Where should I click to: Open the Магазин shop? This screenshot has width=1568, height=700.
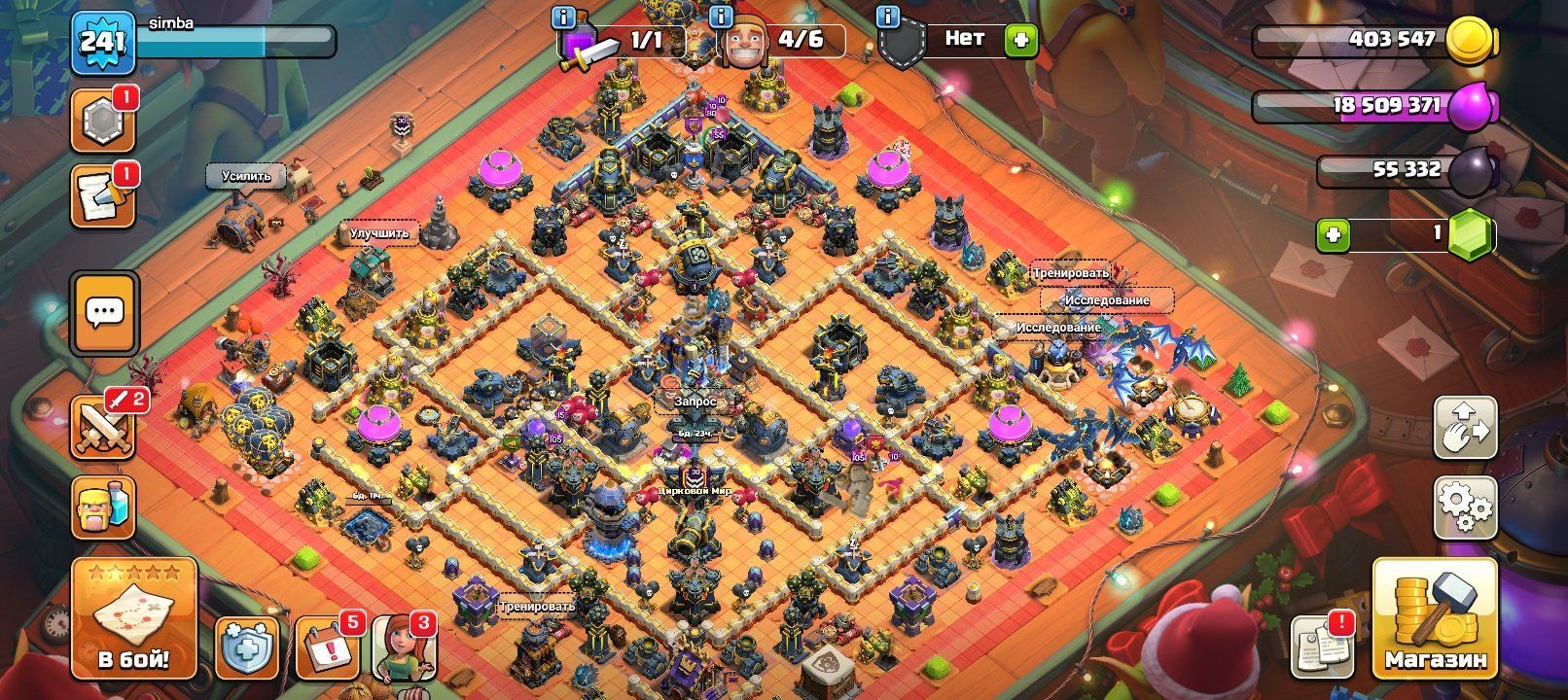1435,619
